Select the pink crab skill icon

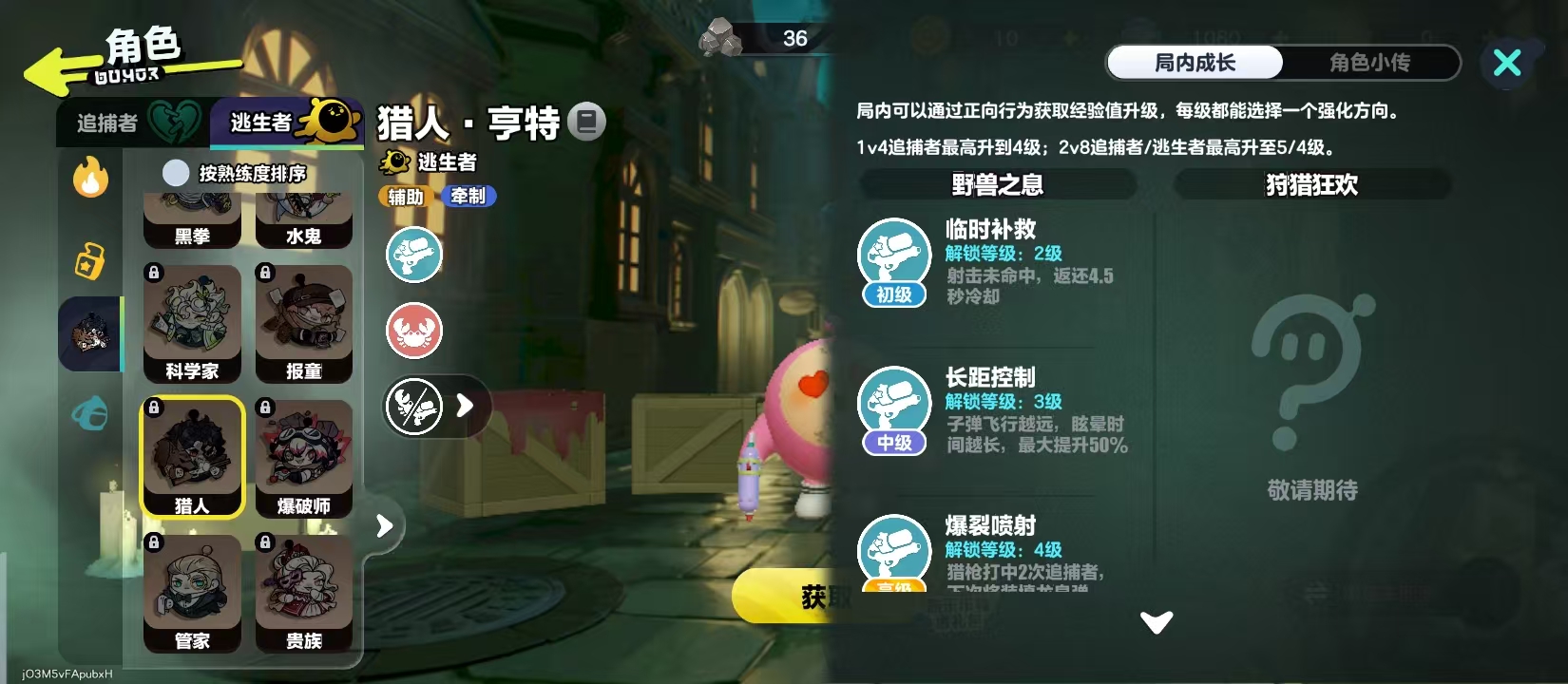pyautogui.click(x=414, y=331)
